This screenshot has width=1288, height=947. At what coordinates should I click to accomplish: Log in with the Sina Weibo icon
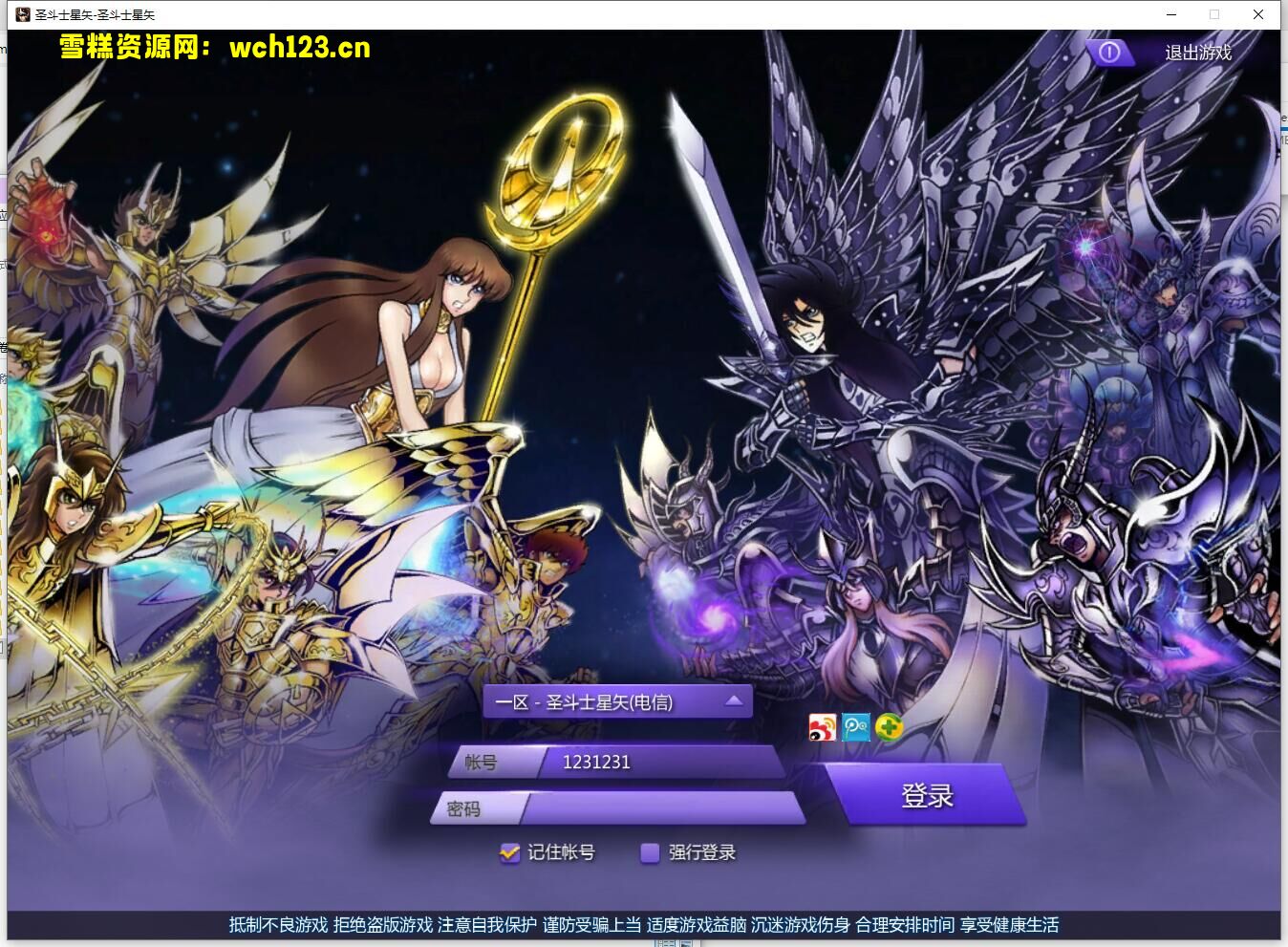tap(822, 727)
